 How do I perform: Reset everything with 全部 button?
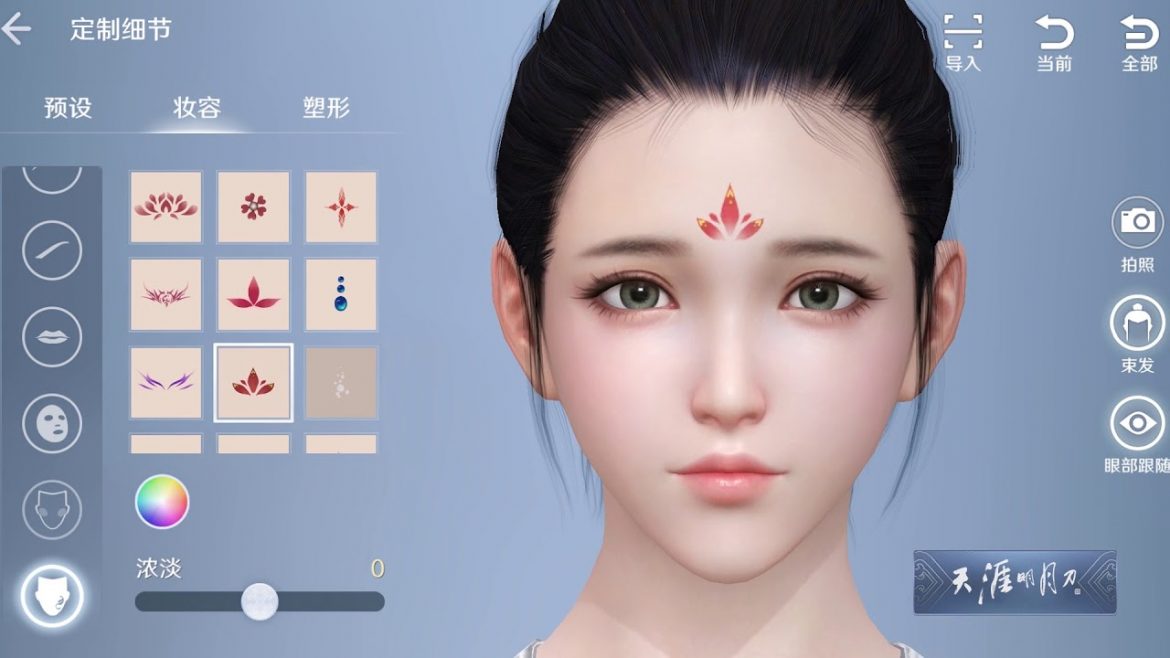click(x=1139, y=43)
